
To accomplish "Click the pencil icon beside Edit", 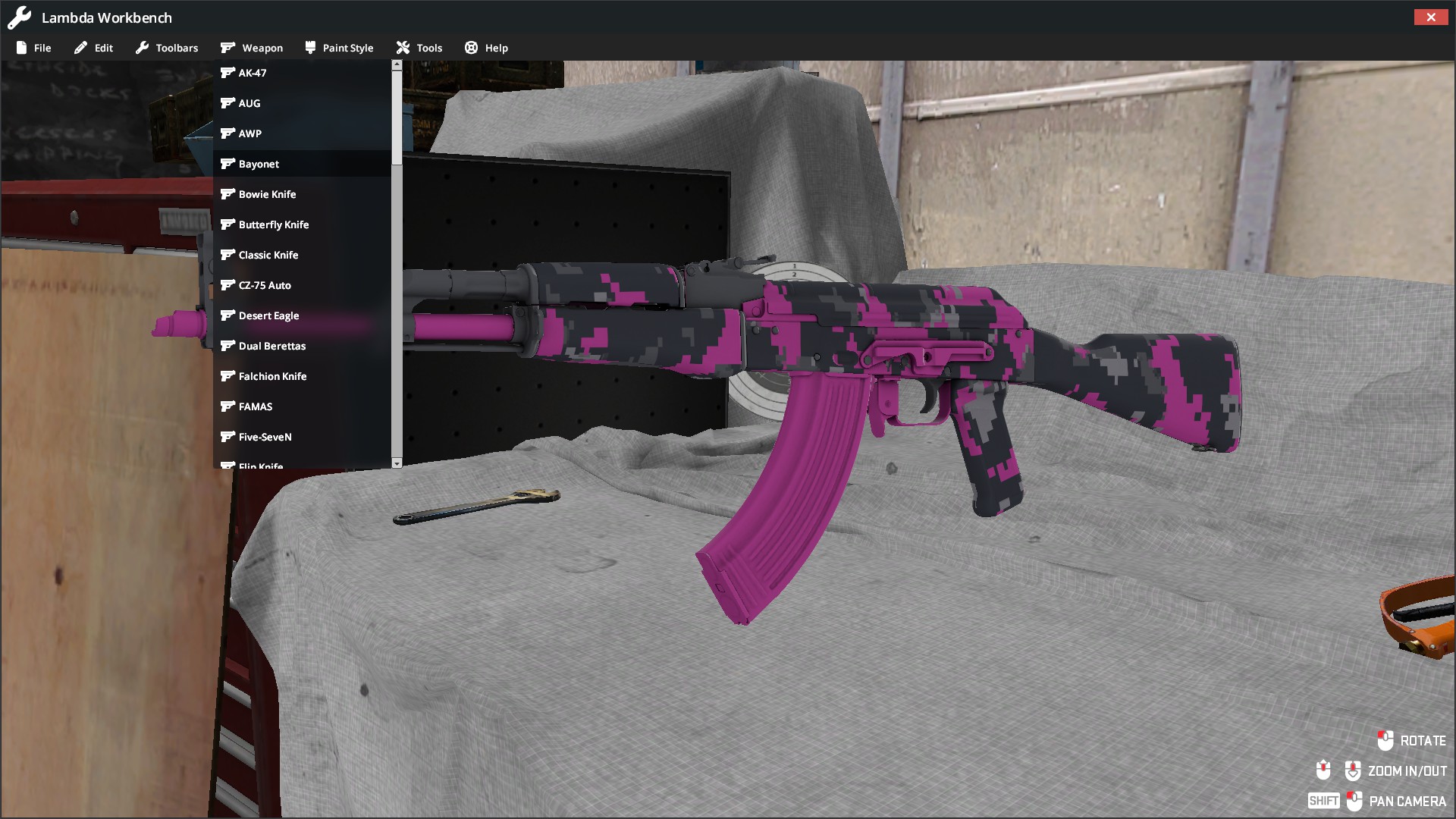I will 80,47.
